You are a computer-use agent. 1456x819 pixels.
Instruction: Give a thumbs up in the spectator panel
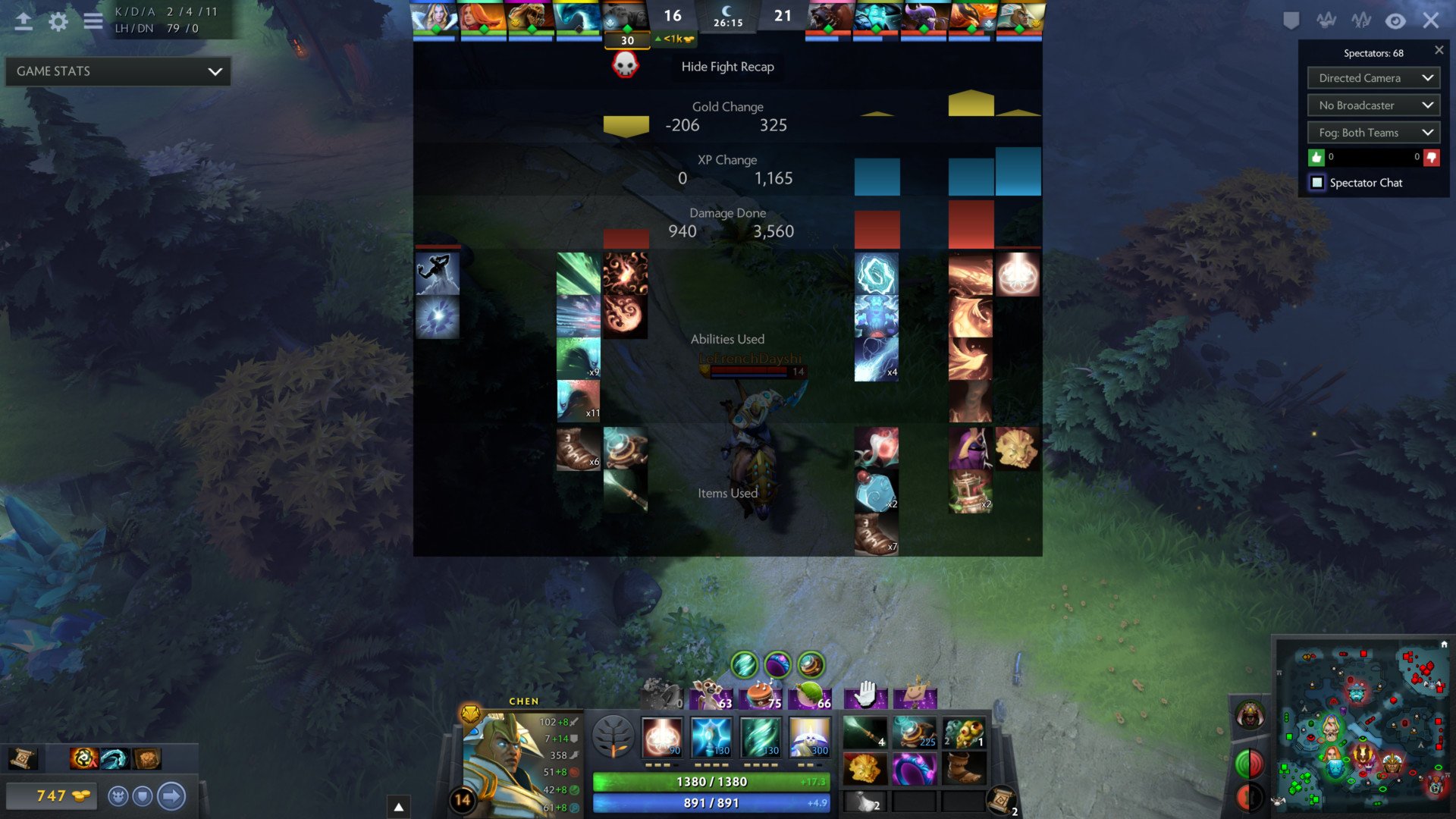point(1316,157)
